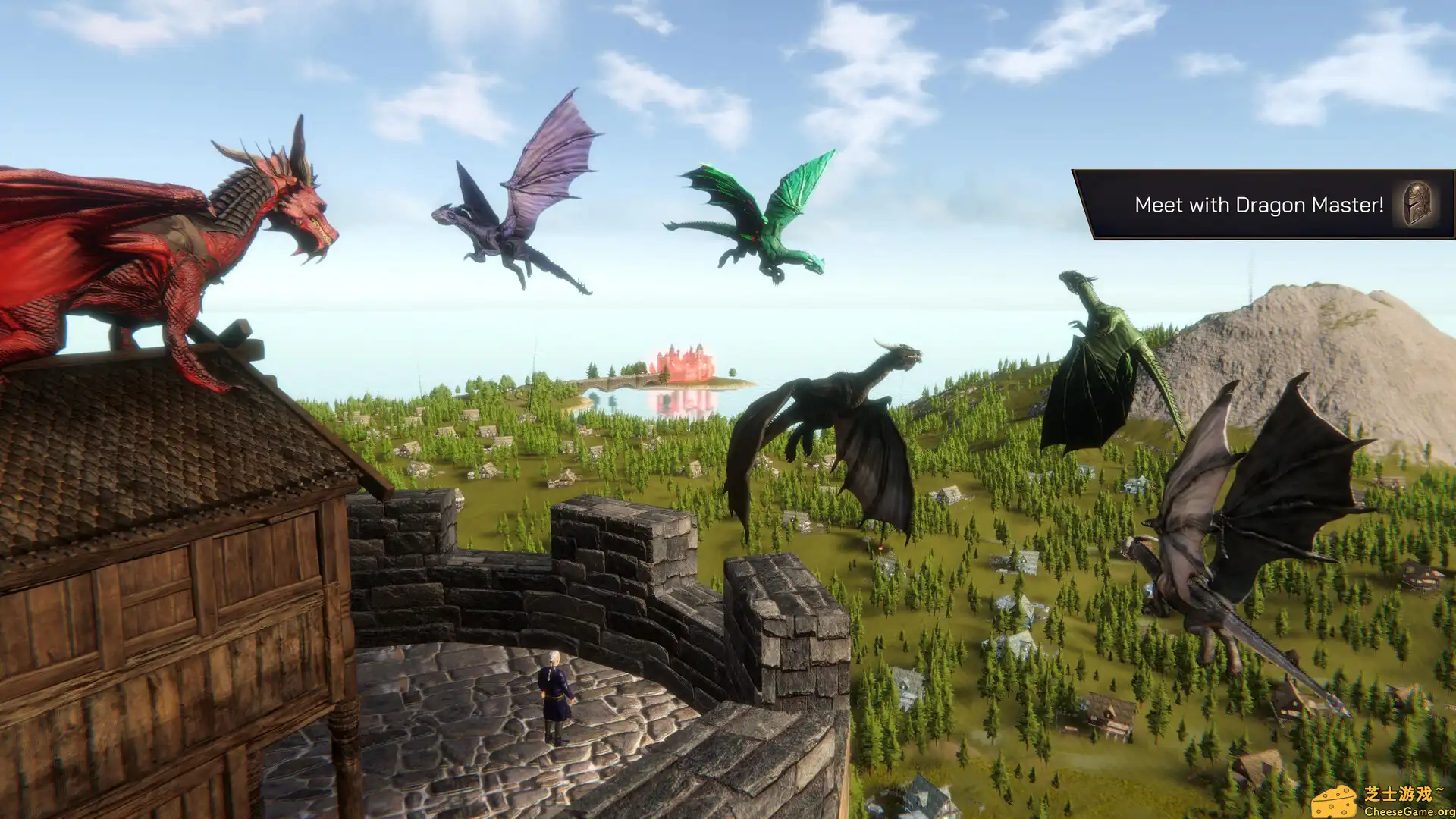Click the quest banner text Meet with Dragon Master
1456x819 pixels.
pos(1259,205)
